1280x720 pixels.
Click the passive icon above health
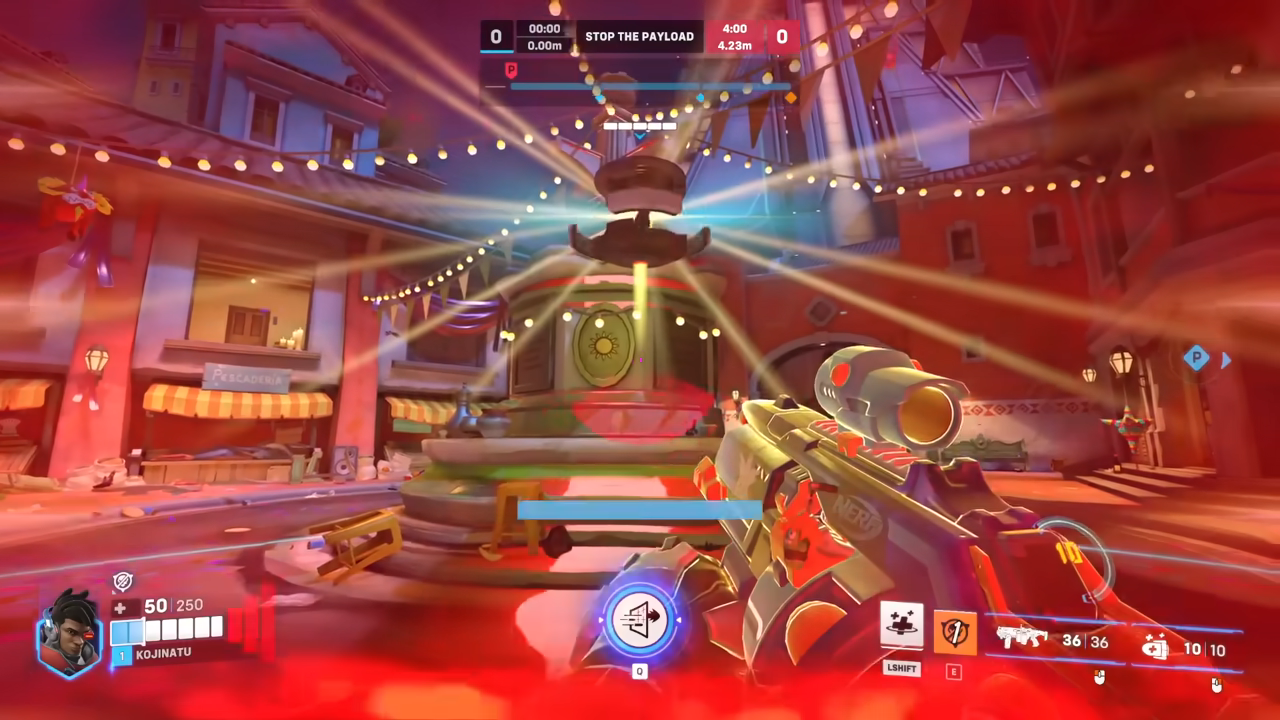(122, 582)
